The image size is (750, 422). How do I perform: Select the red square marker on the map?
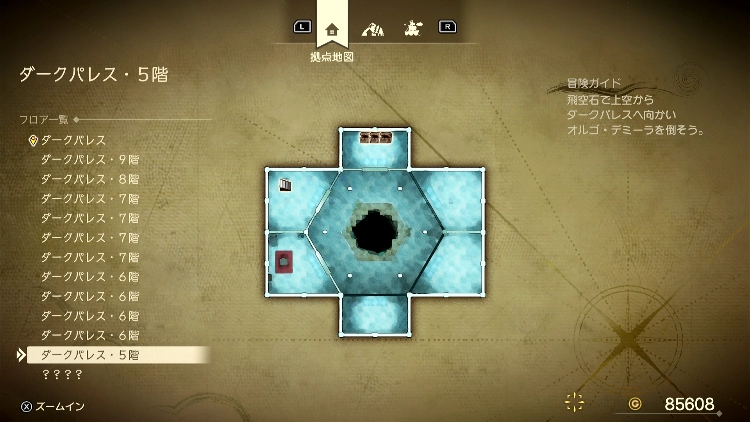(284, 262)
